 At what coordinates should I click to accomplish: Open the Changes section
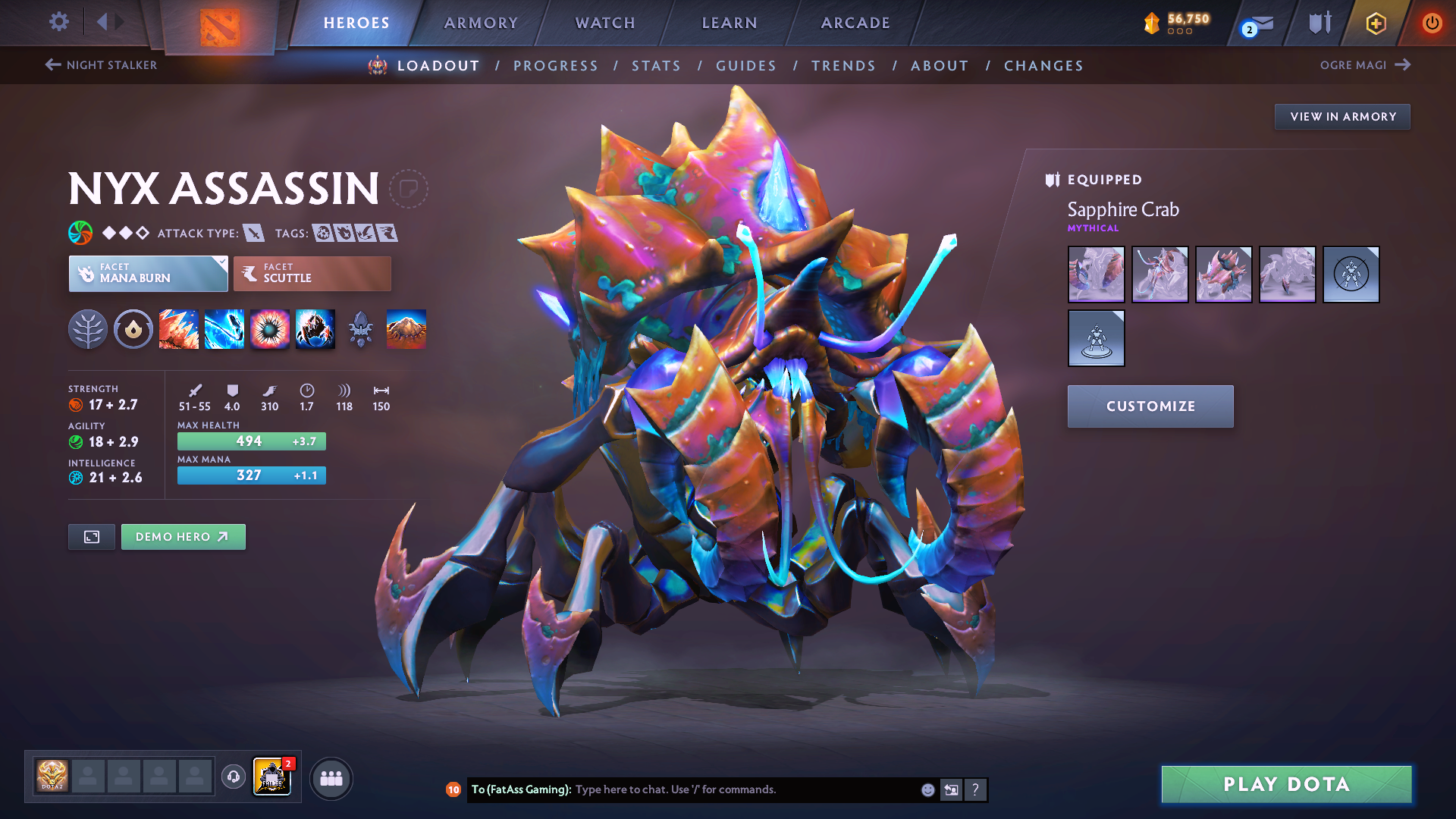1043,66
